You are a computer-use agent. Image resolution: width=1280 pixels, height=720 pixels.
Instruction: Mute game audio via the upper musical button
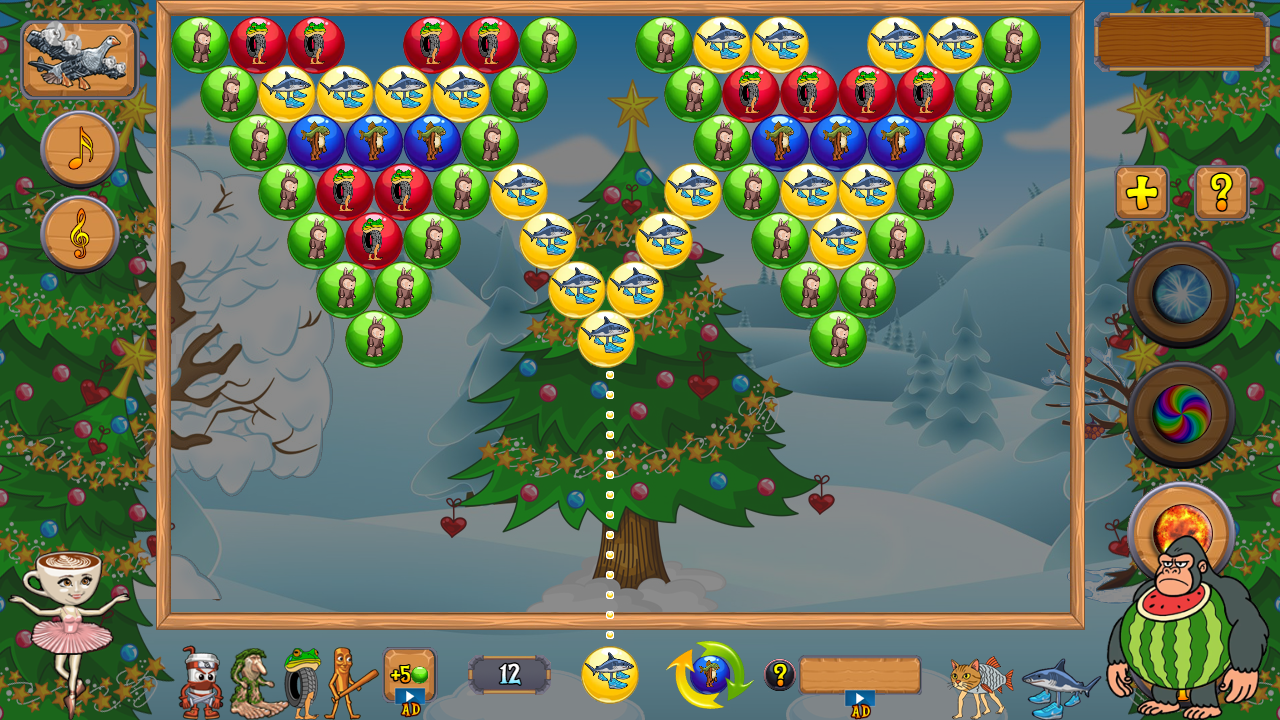tap(78, 150)
